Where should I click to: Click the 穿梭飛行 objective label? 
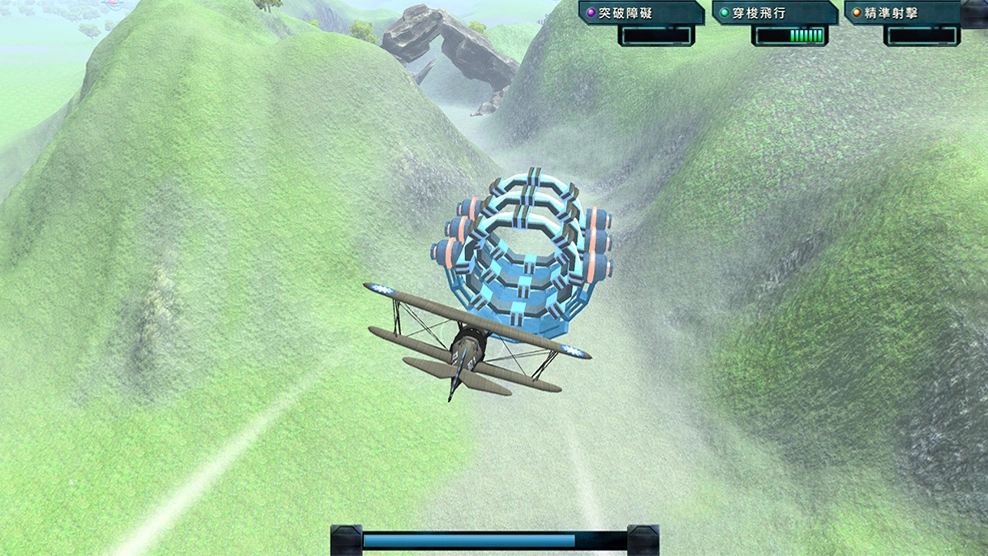[x=772, y=14]
